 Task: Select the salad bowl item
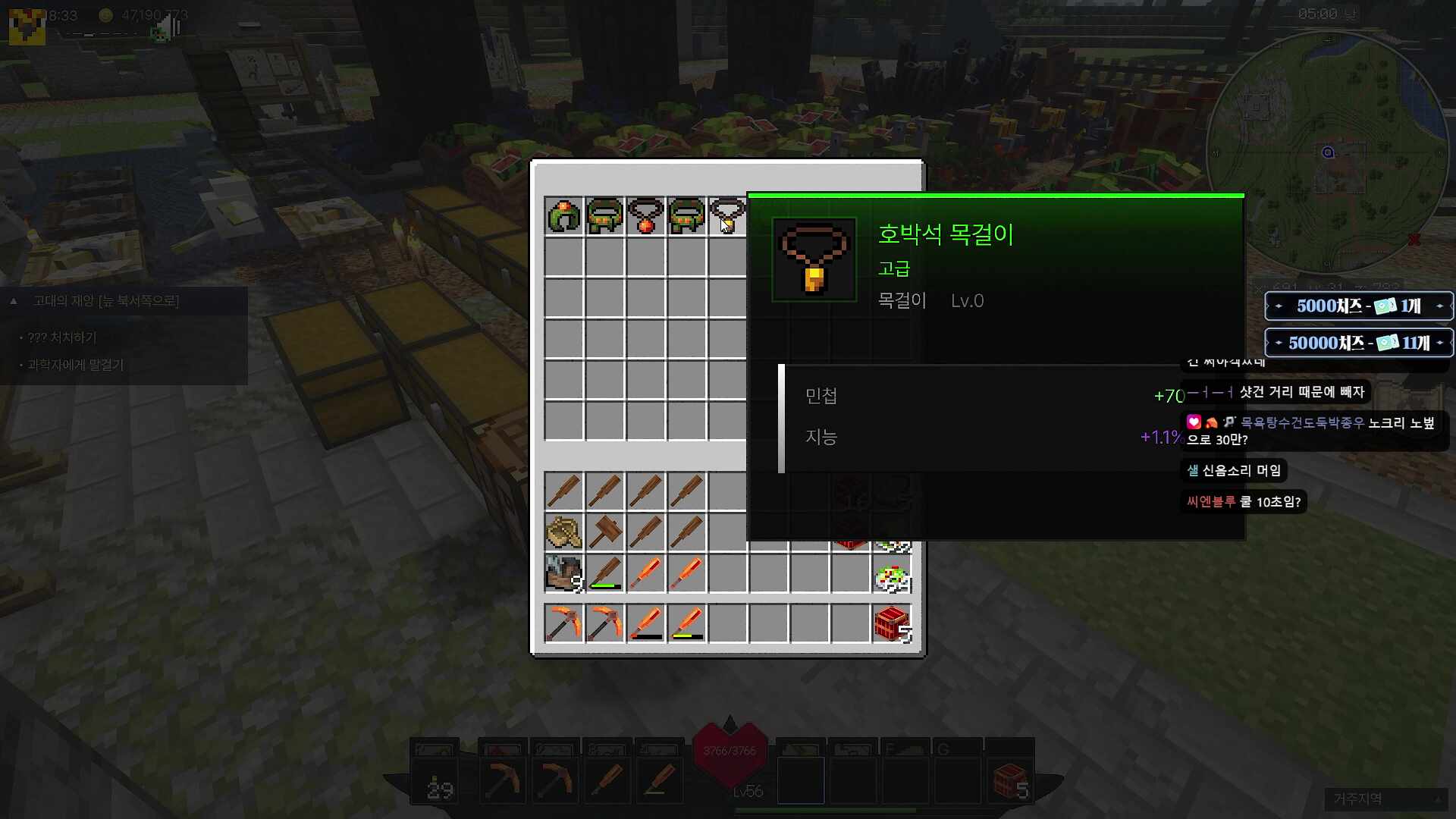pos(892,579)
